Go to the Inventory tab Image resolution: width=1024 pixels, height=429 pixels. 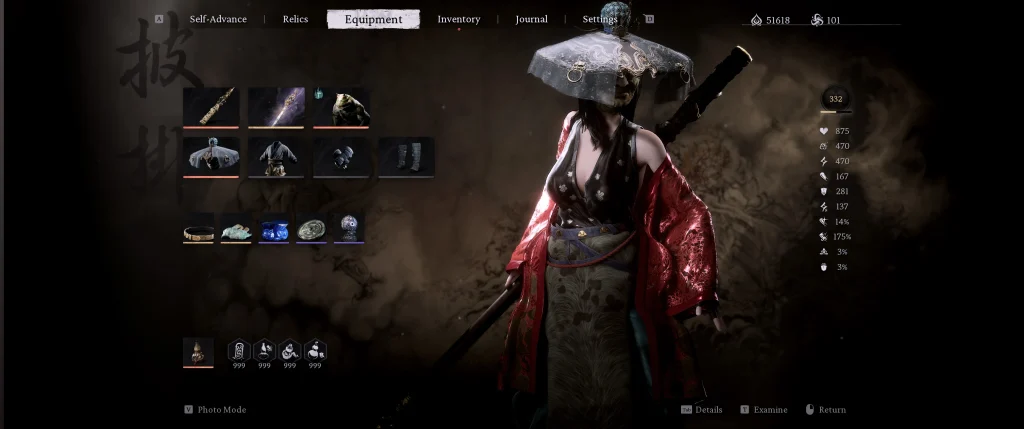pos(459,19)
